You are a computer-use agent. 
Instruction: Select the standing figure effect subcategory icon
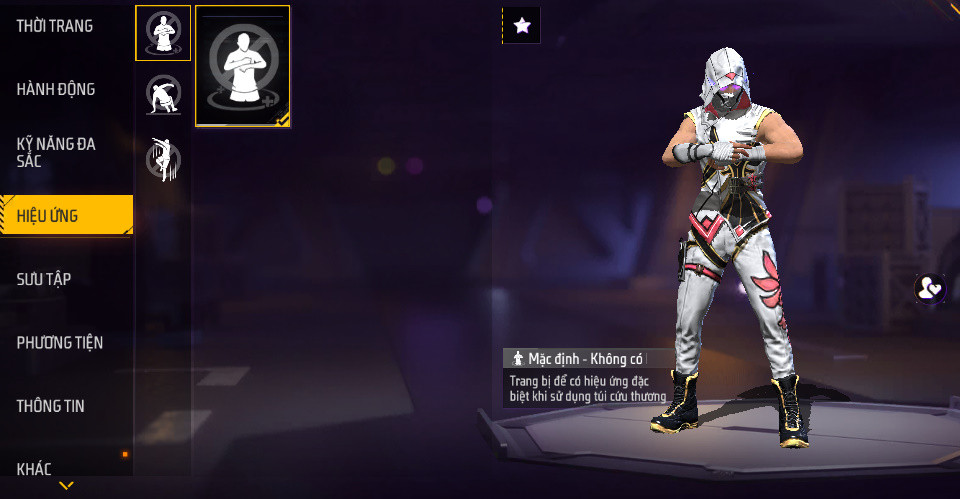coord(163,33)
